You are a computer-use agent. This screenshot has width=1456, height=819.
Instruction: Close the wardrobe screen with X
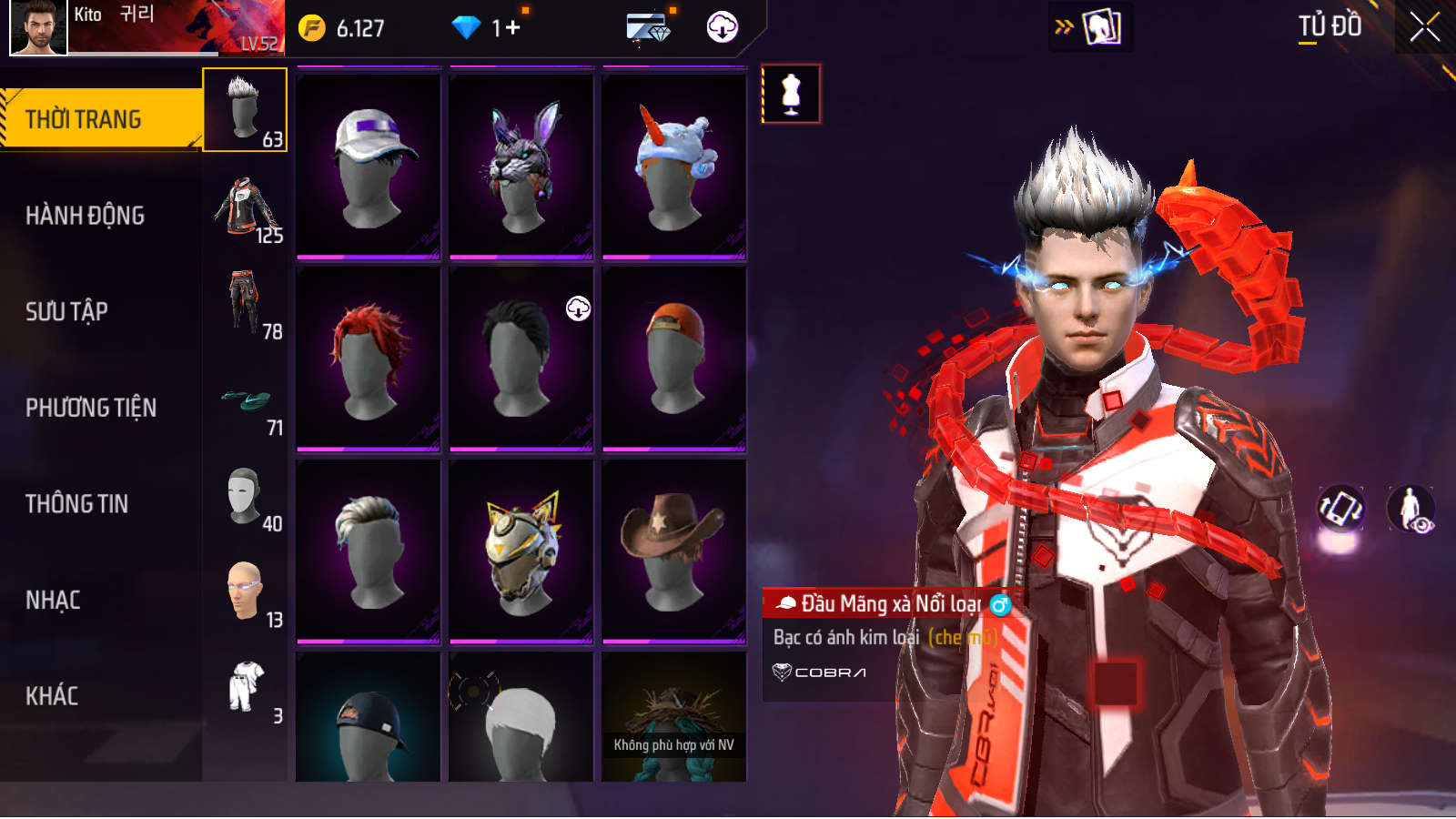tap(1424, 27)
